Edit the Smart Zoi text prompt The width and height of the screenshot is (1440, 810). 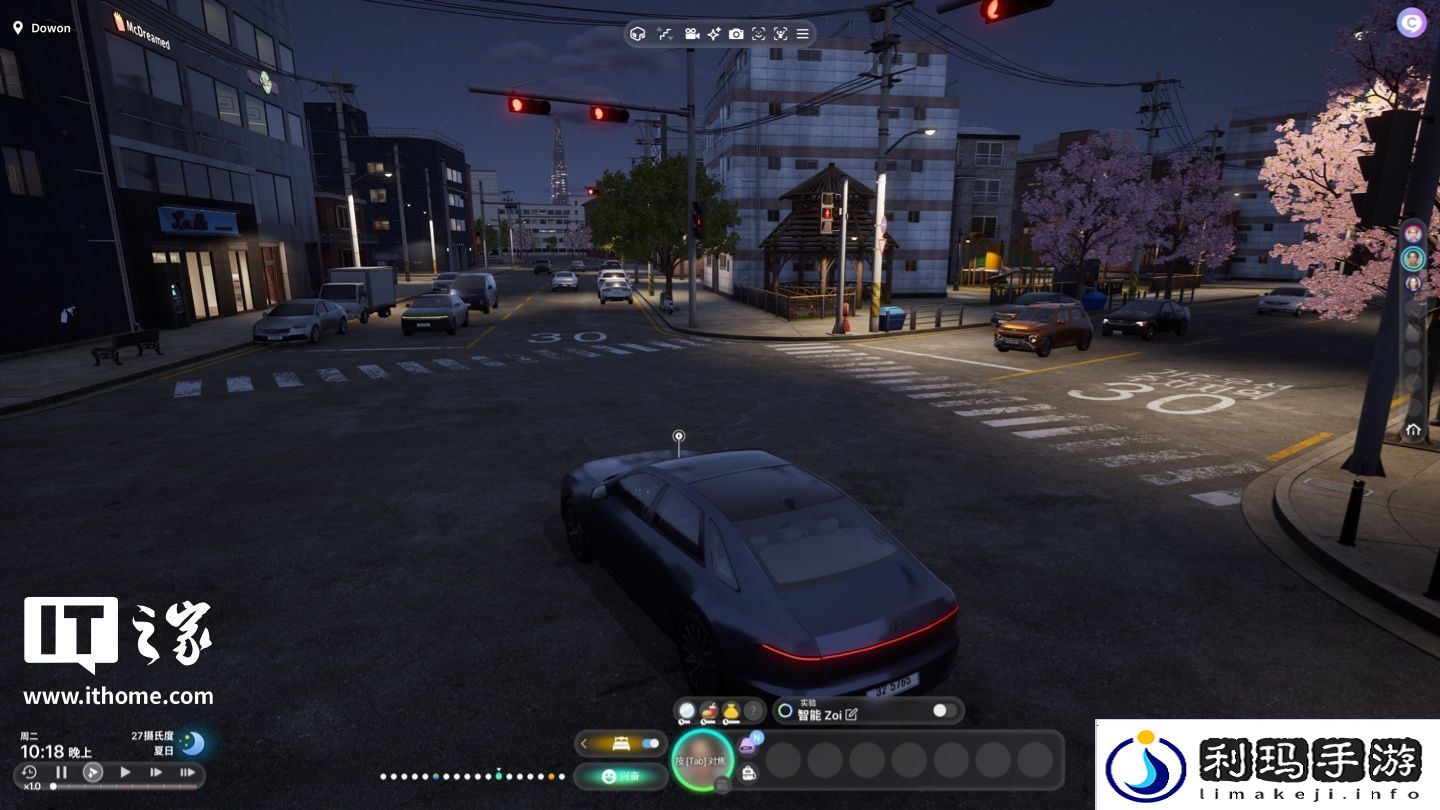click(852, 715)
